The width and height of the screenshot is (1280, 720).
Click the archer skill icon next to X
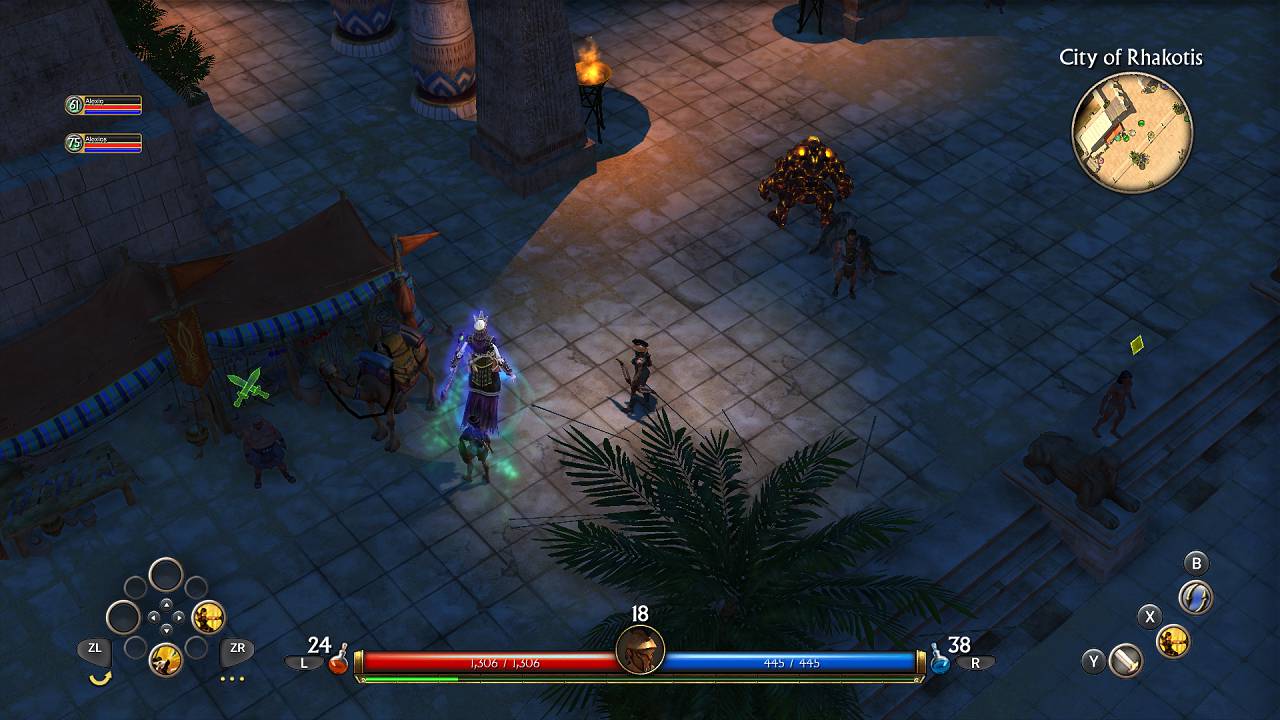(1173, 640)
